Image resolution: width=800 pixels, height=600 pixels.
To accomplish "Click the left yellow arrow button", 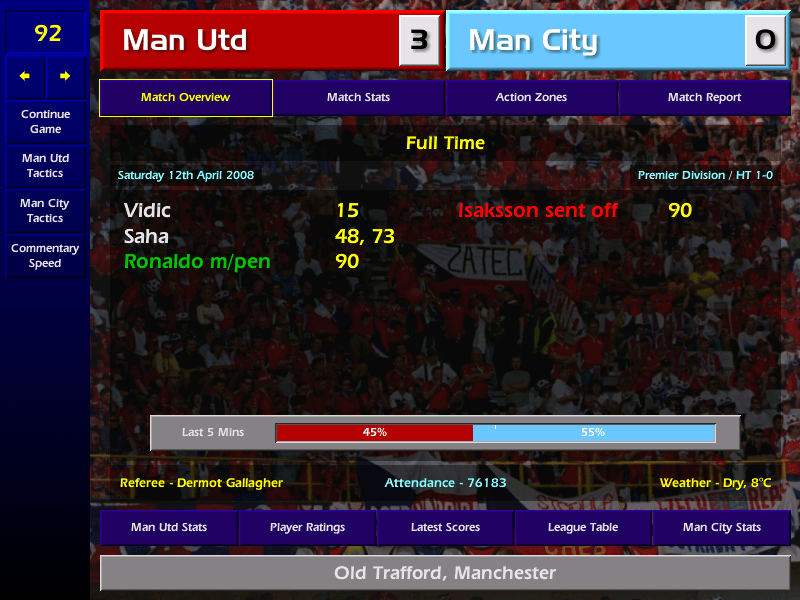I will (x=25, y=76).
